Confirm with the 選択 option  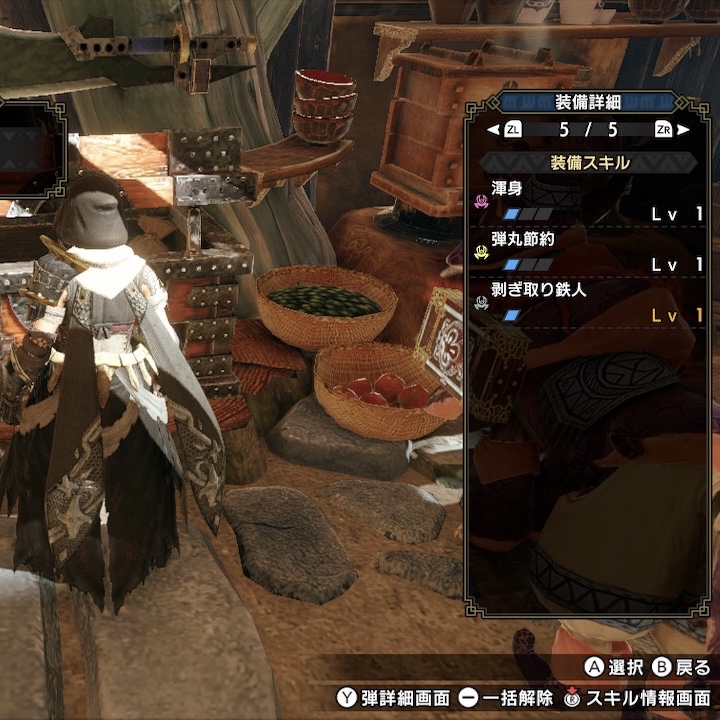pos(612,668)
